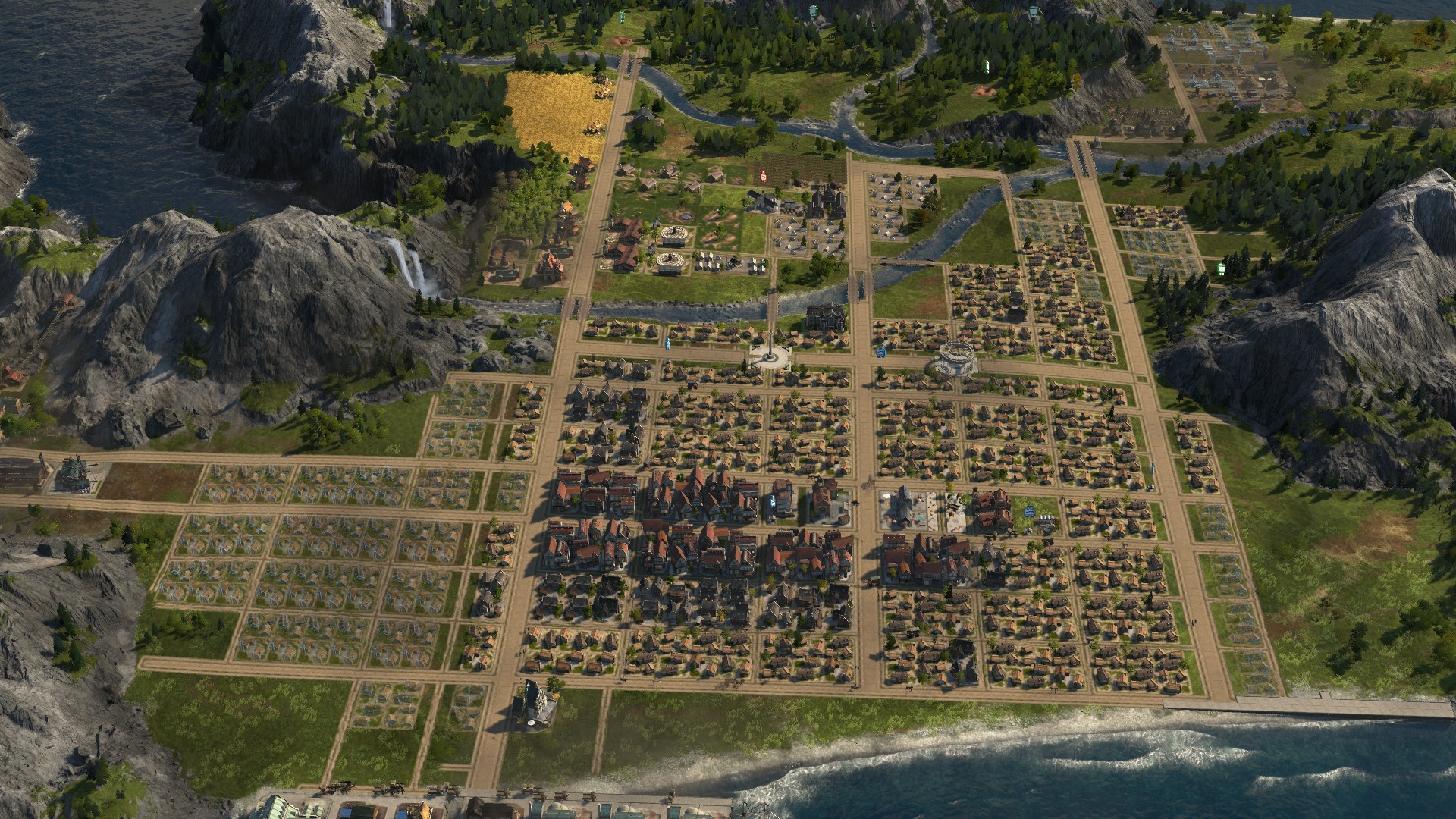Open the blue marker on the park lawn
The height and width of the screenshot is (819, 1456).
pos(1028,511)
